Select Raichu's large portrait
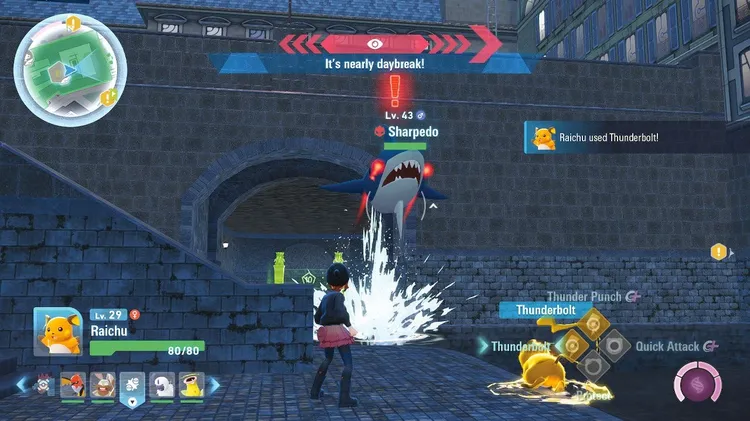The image size is (750, 421). point(57,331)
